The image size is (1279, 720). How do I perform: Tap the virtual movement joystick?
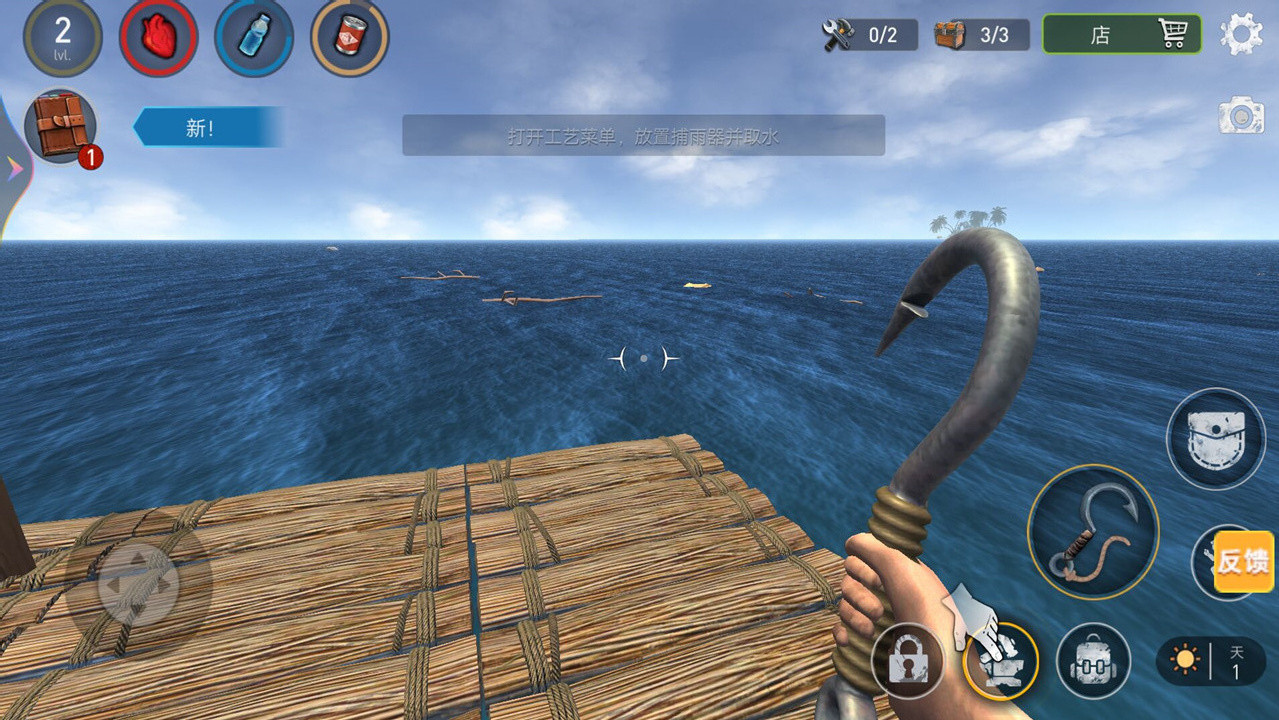click(x=138, y=583)
